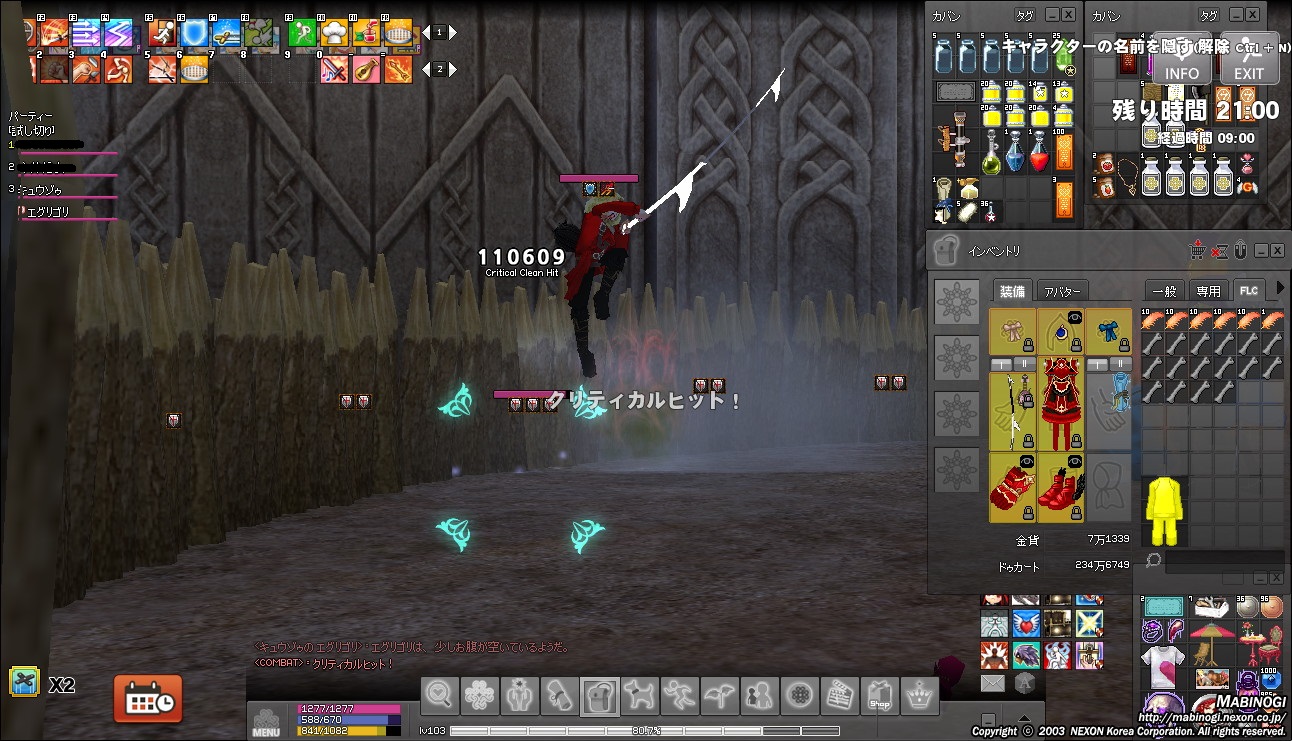The height and width of the screenshot is (741, 1292).
Task: Switch to the 専用 inventory tab
Action: 1208,291
